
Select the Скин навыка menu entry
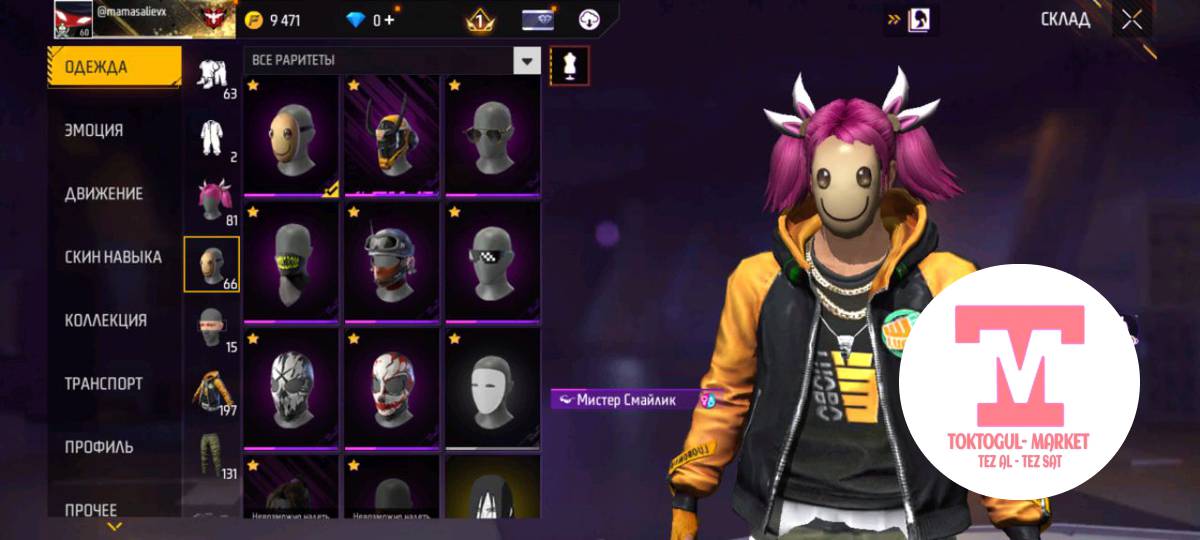112,257
